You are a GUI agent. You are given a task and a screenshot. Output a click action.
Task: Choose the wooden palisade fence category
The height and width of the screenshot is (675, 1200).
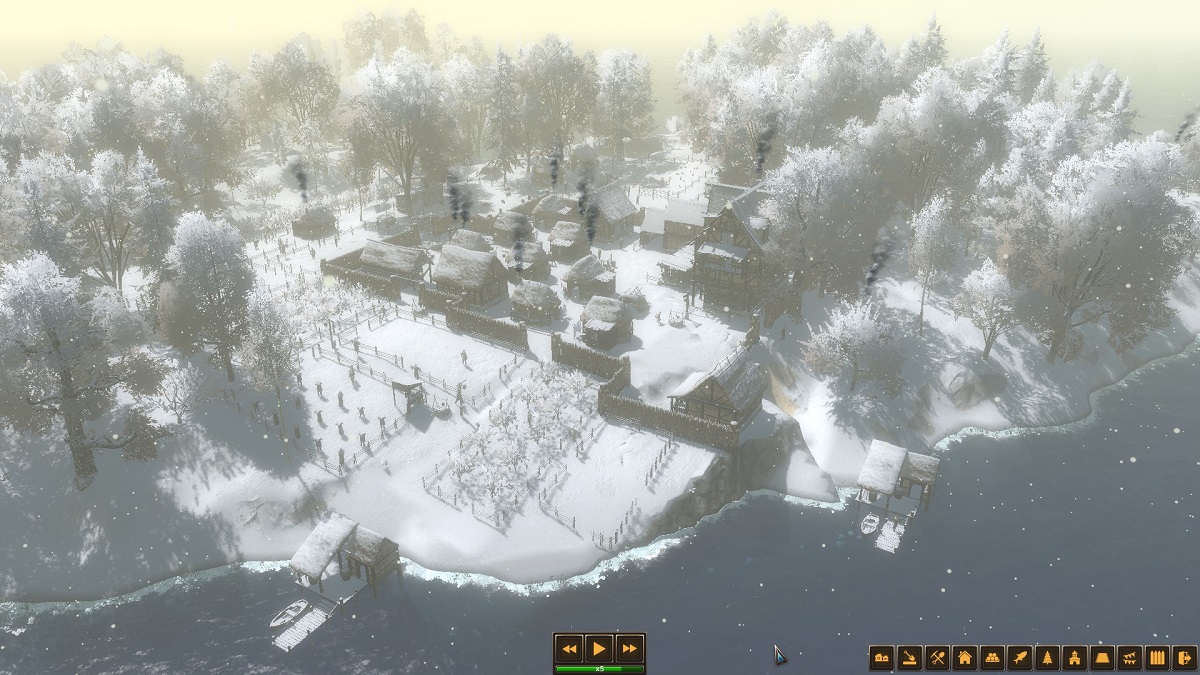click(x=1158, y=657)
